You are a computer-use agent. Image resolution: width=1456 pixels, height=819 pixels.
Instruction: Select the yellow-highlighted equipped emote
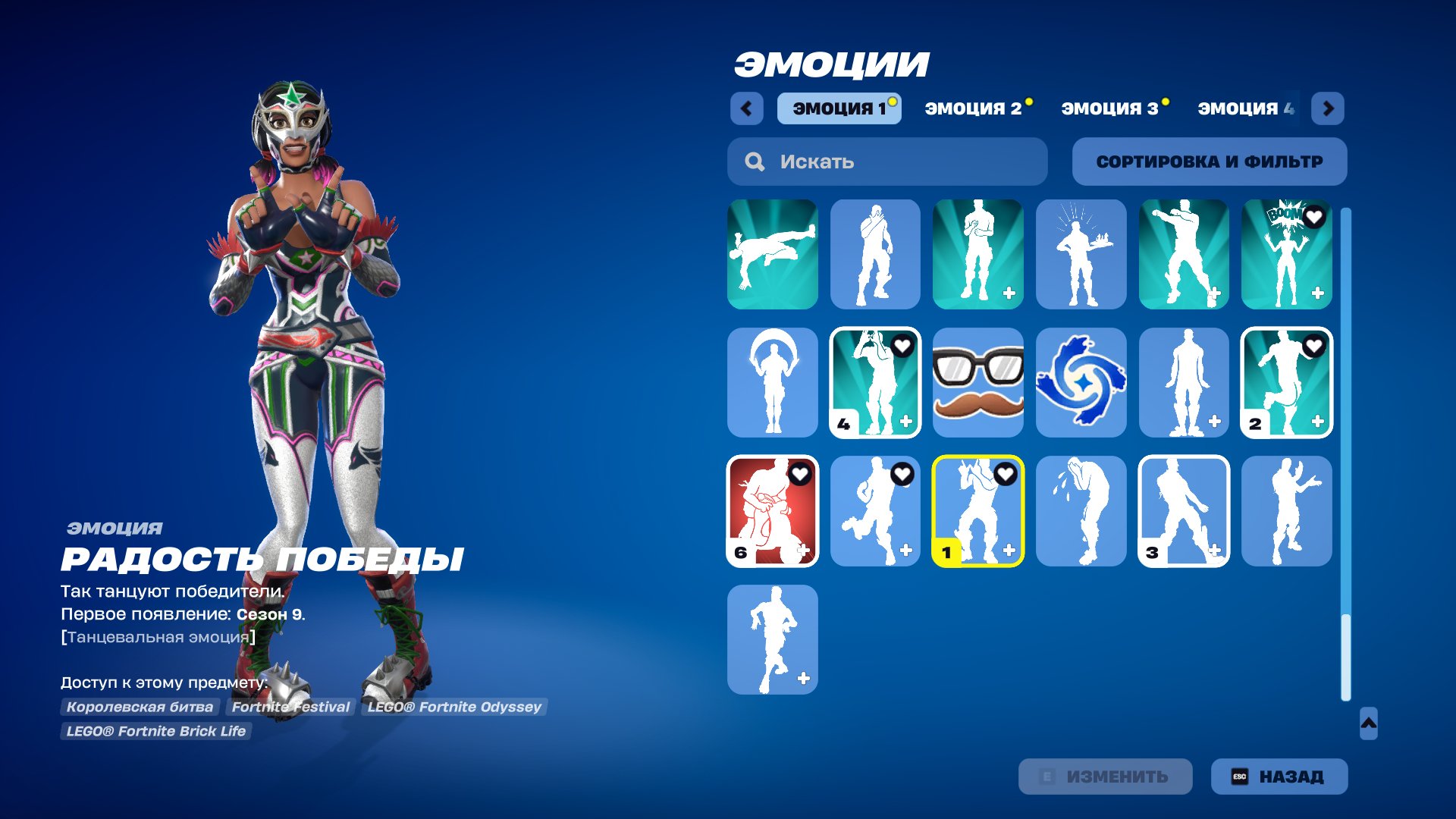coord(978,511)
